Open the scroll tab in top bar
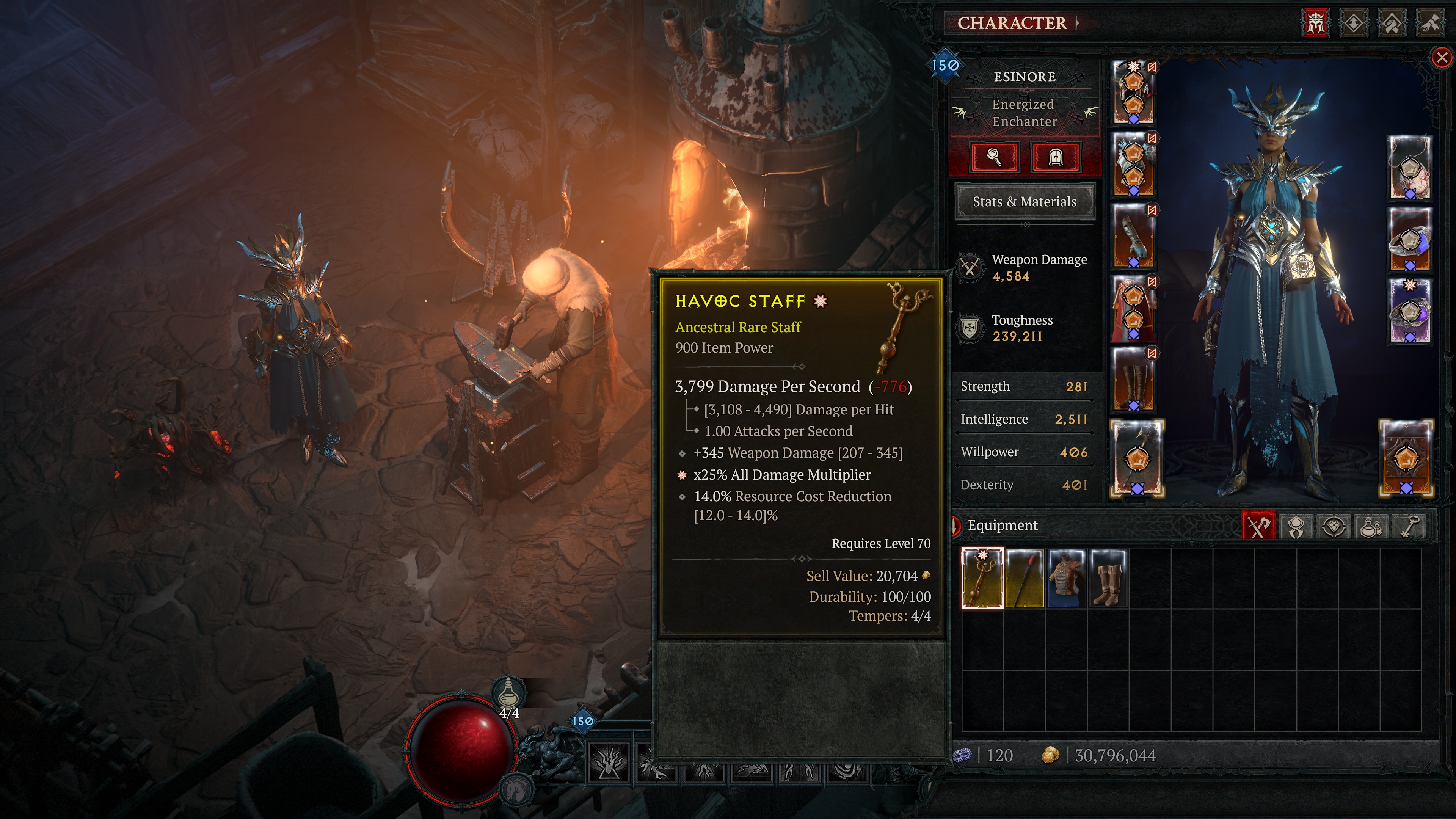 tap(1430, 23)
